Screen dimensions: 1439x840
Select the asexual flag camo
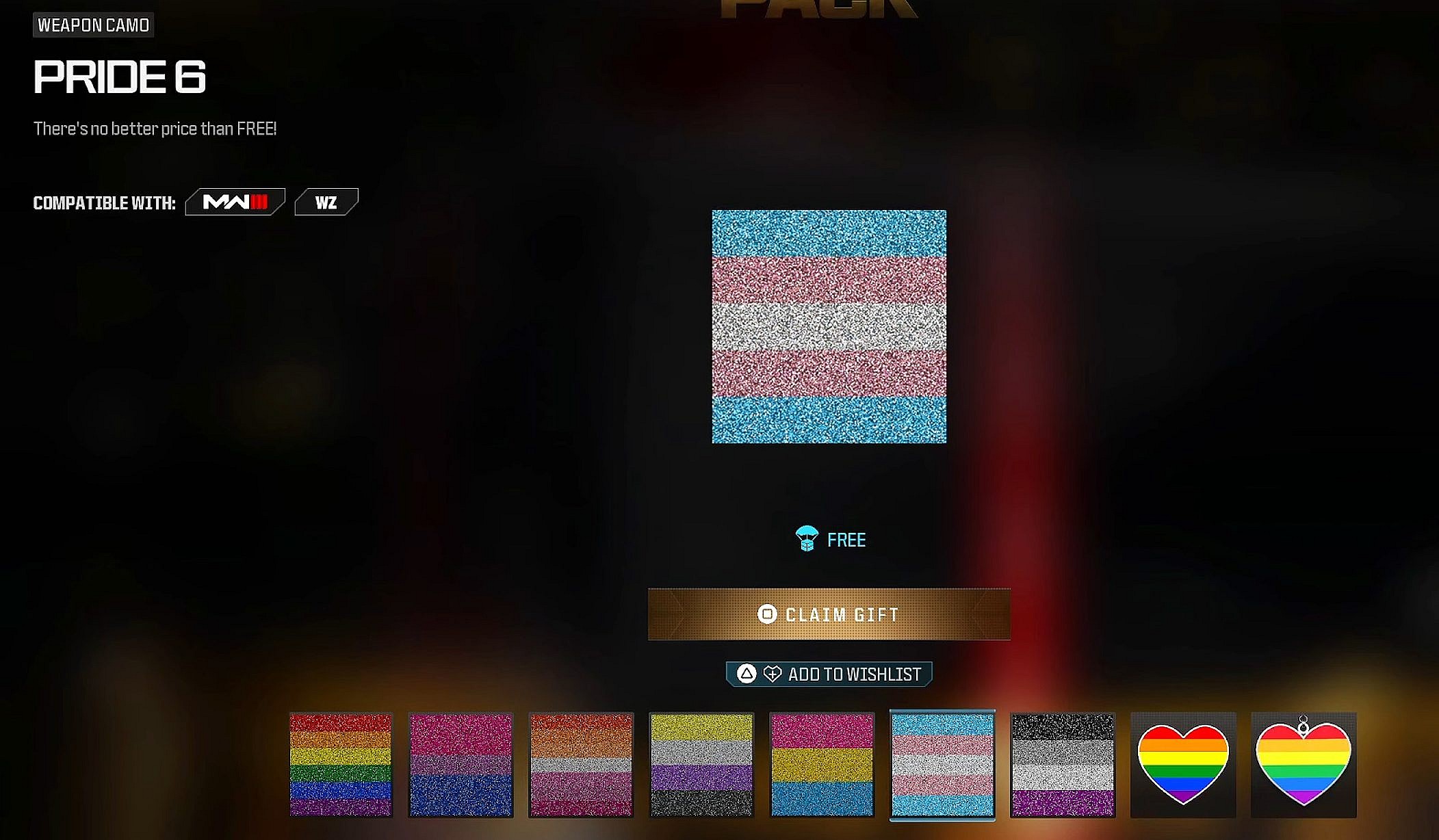(1063, 765)
